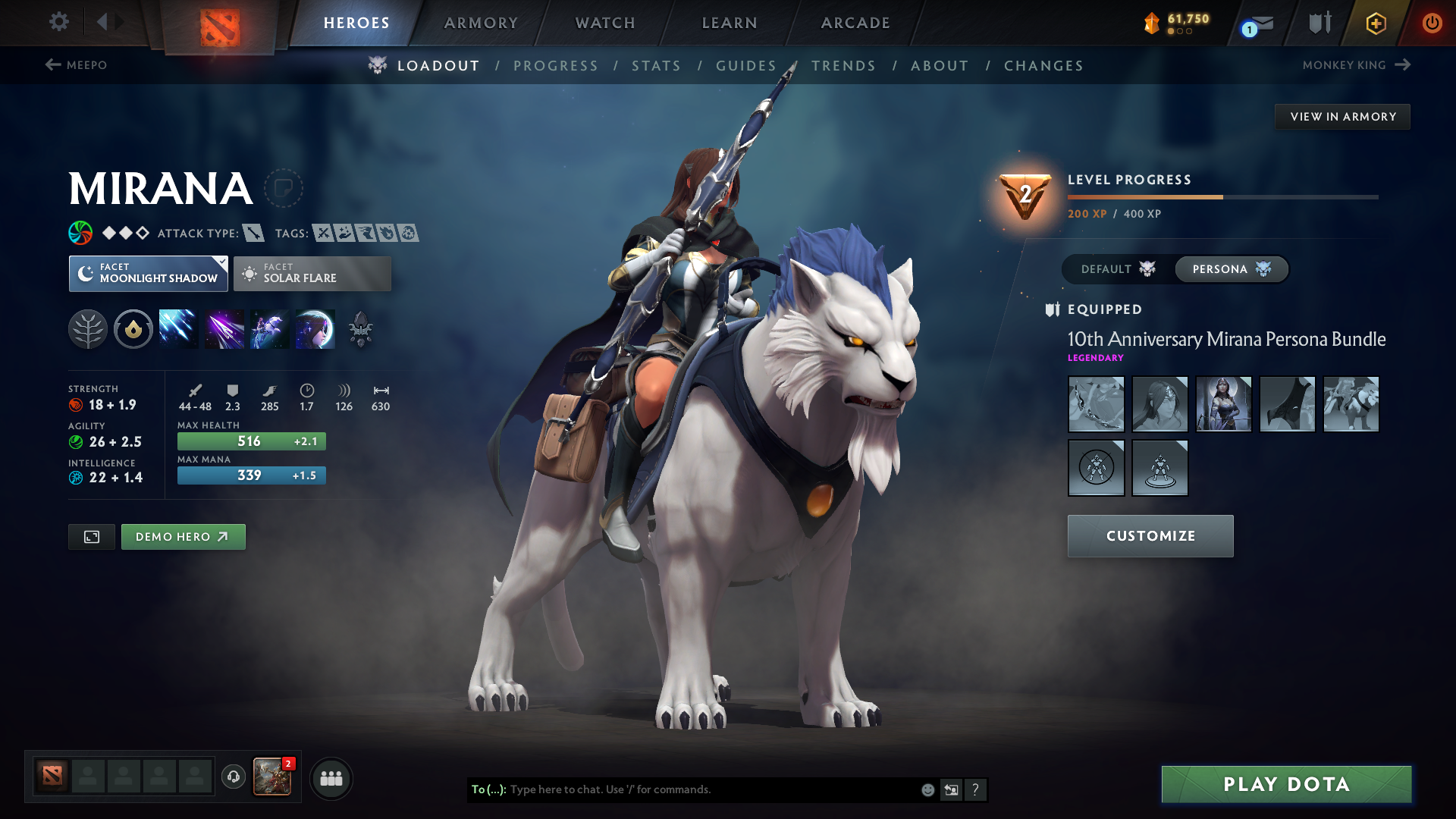Image resolution: width=1456 pixels, height=819 pixels.
Task: Open the Leap ability icon
Action: coord(269,328)
